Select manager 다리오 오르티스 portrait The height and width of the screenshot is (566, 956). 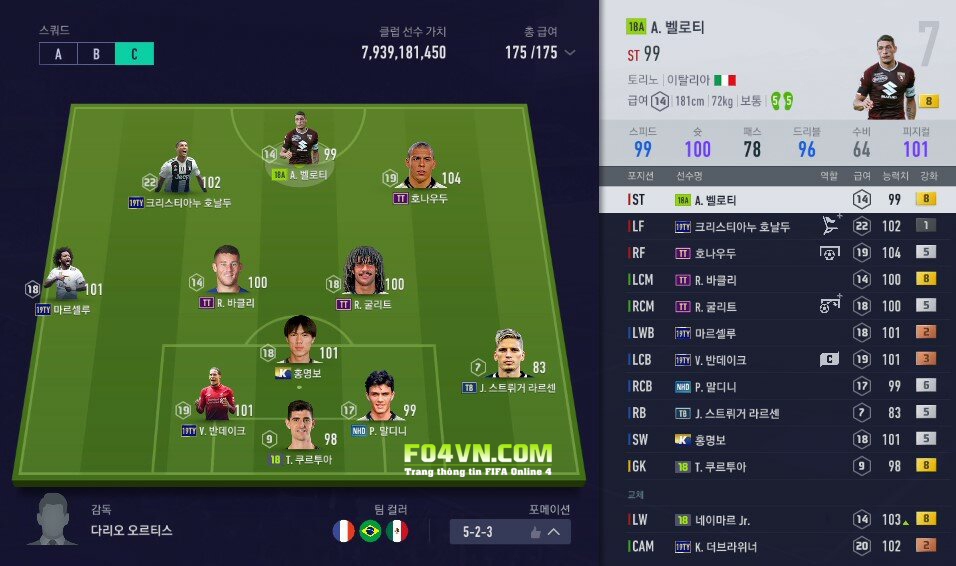click(52, 519)
